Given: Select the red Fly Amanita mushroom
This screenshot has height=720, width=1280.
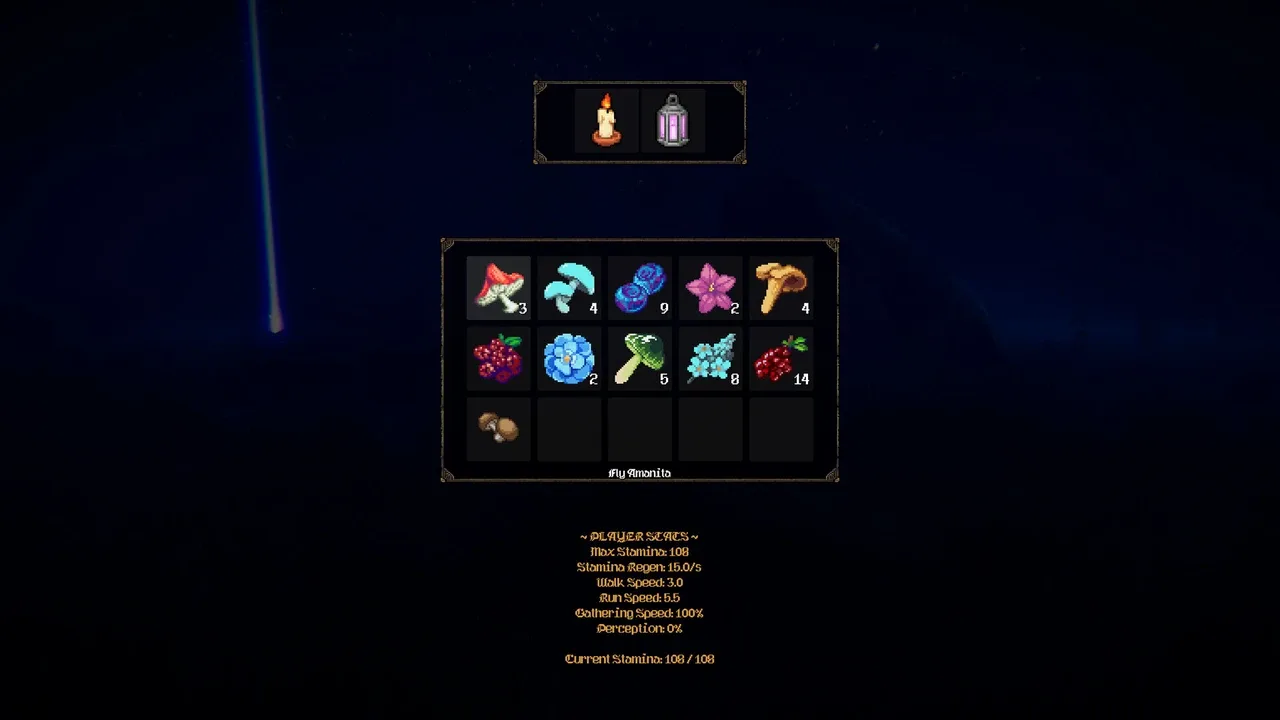Looking at the screenshot, I should pyautogui.click(x=498, y=288).
